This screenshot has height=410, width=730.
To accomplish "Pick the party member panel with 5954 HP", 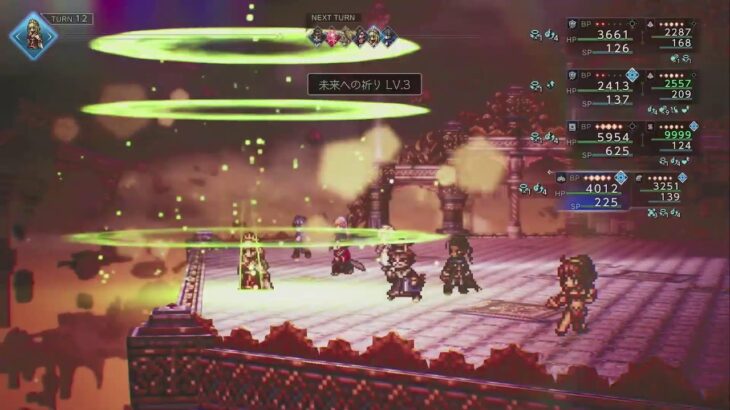I will point(602,140).
